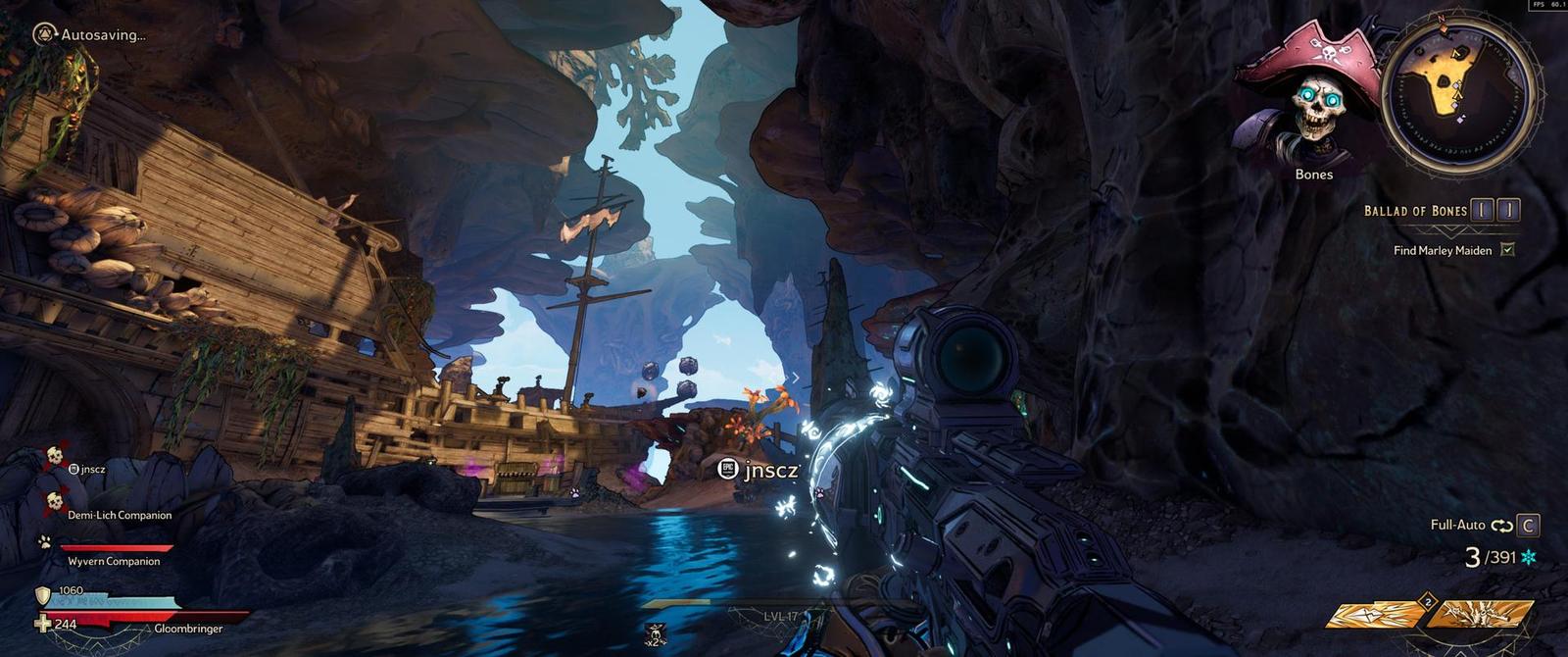Image resolution: width=1568 pixels, height=657 pixels.
Task: Activate the right golden action skill icon
Action: click(1480, 615)
